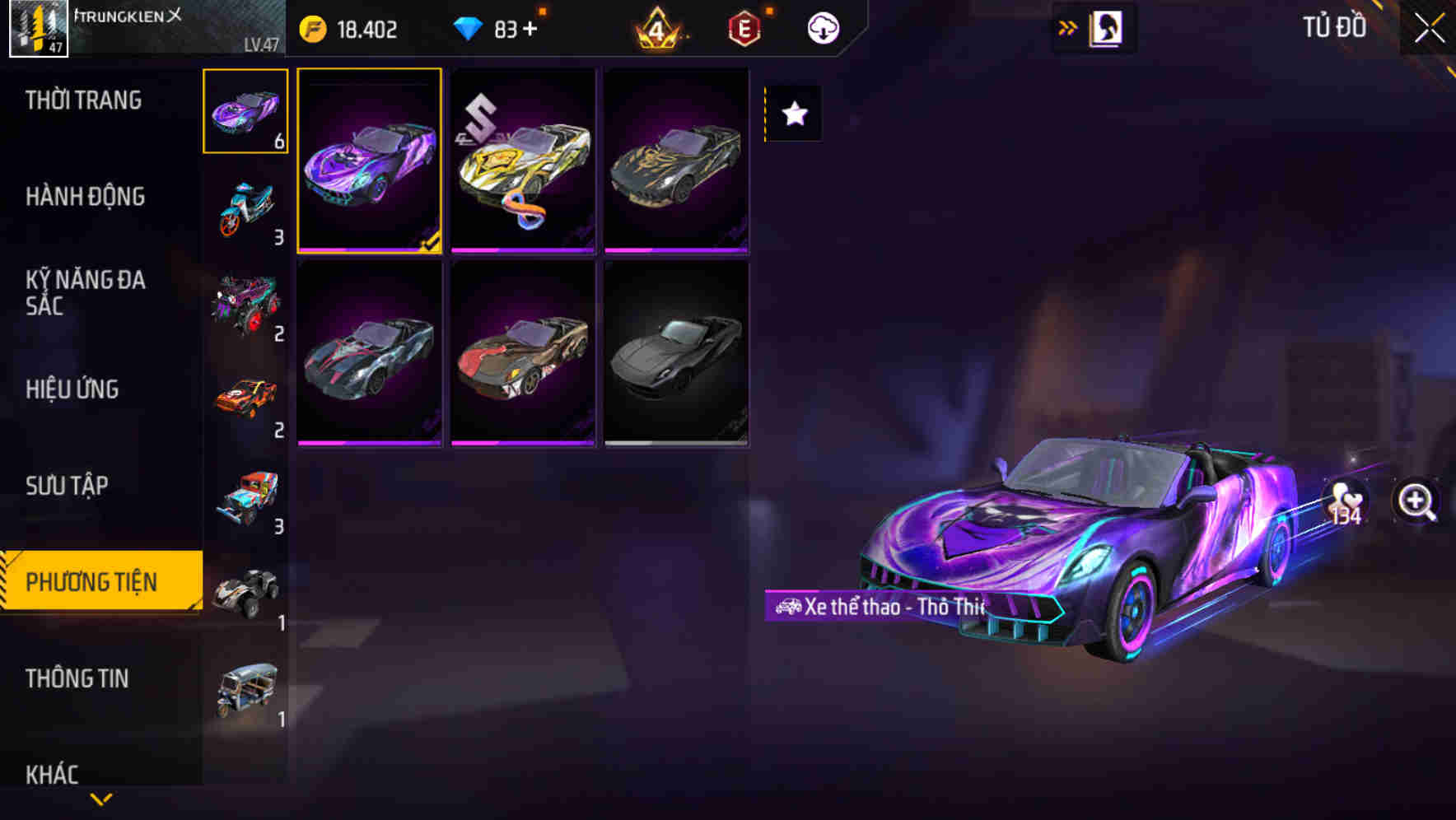Toggle the favorite star for the selected car

793,114
